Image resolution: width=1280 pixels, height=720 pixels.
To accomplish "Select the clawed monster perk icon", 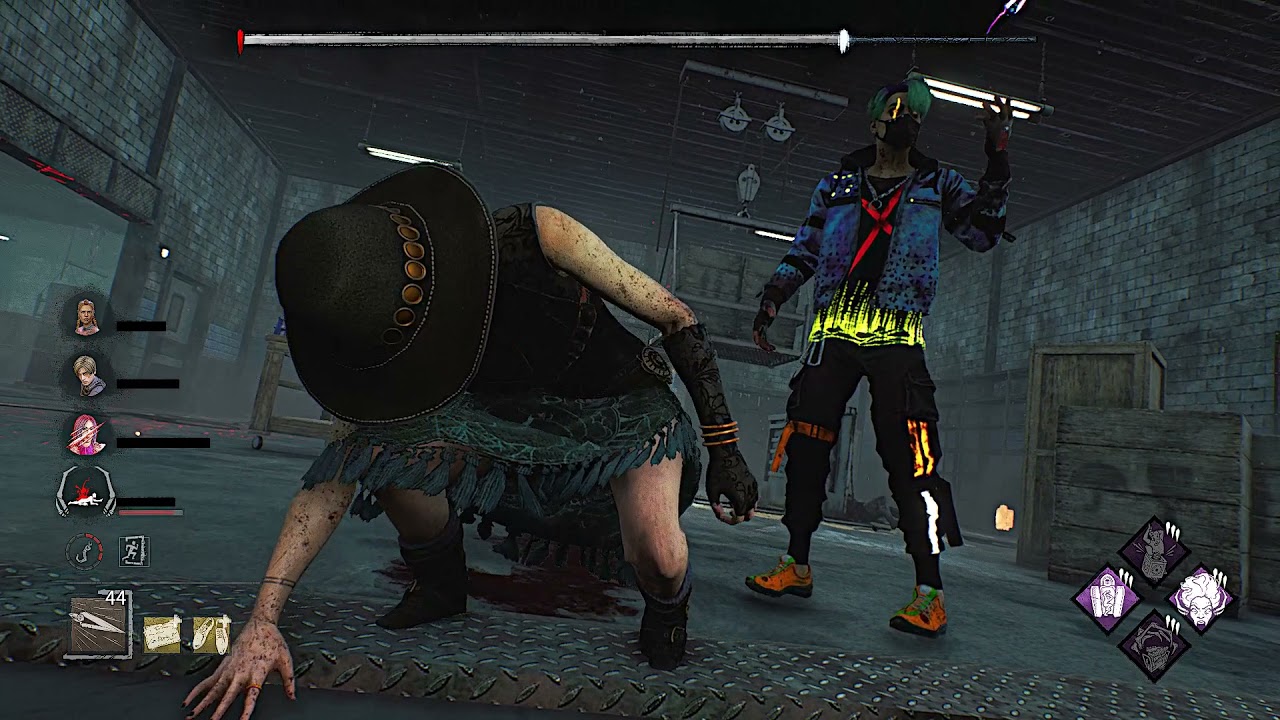I will pos(1154,646).
